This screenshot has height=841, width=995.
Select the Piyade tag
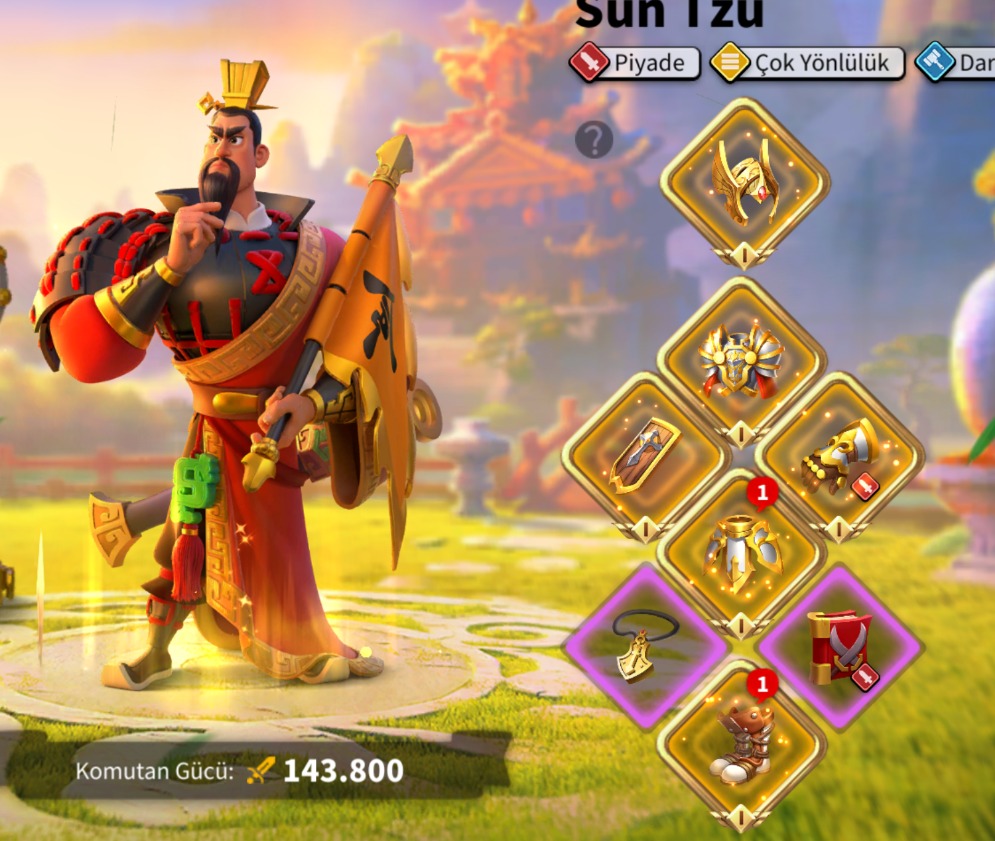[635, 63]
